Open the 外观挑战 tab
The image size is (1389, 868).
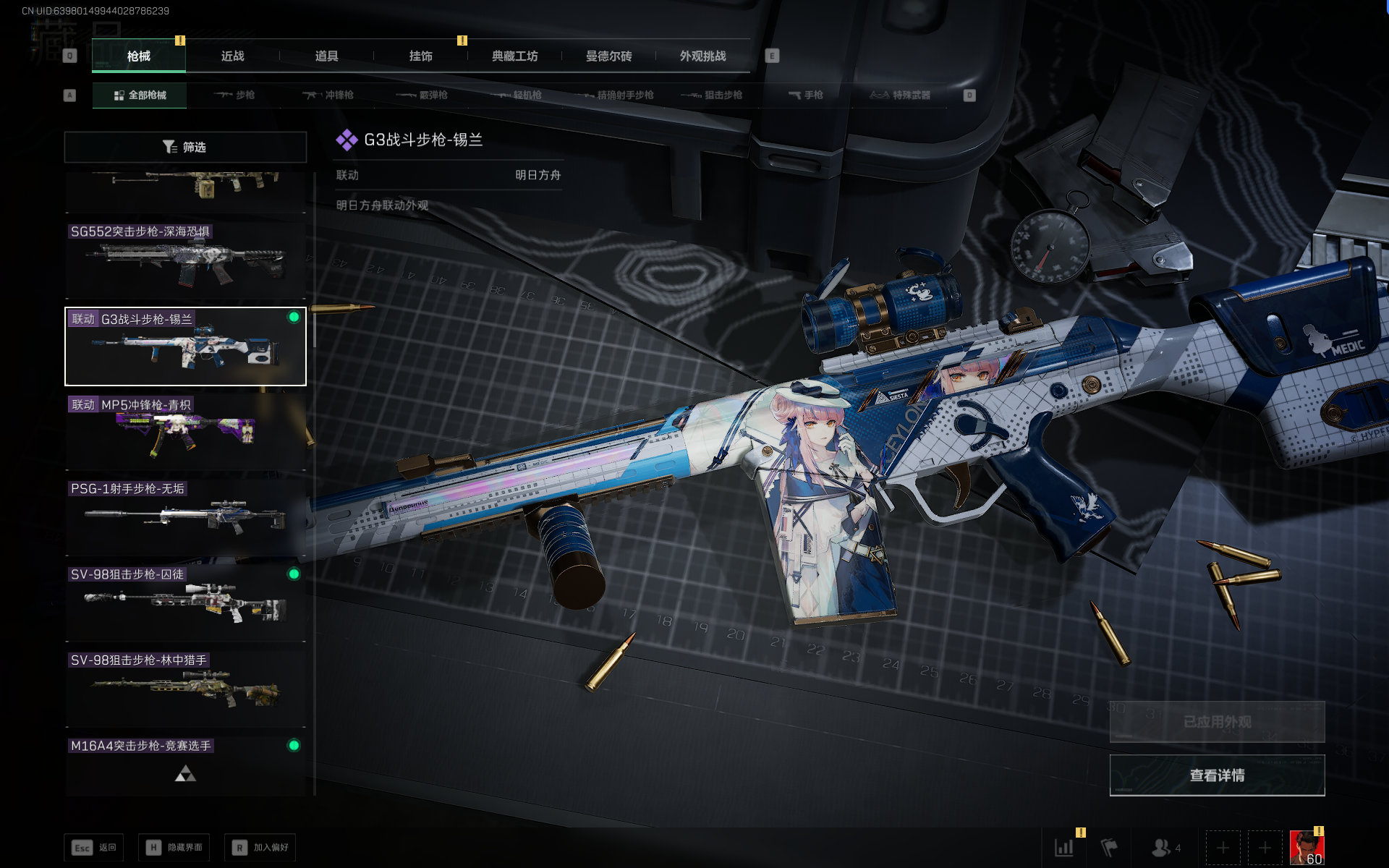pyautogui.click(x=702, y=56)
